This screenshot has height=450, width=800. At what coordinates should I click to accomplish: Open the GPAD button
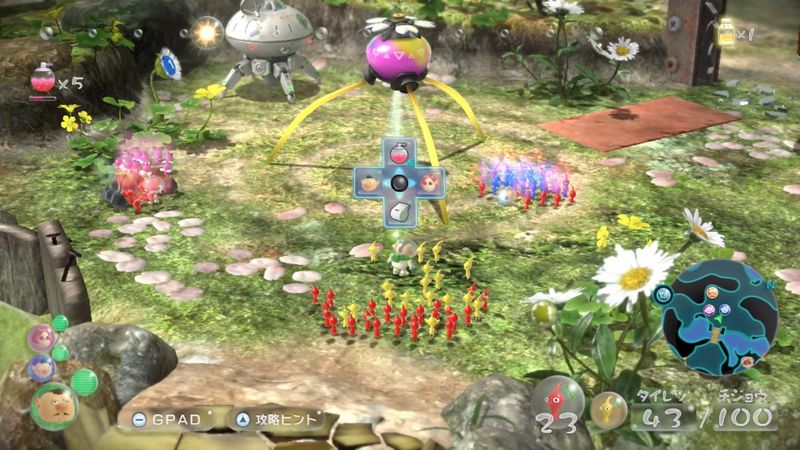pyautogui.click(x=166, y=418)
